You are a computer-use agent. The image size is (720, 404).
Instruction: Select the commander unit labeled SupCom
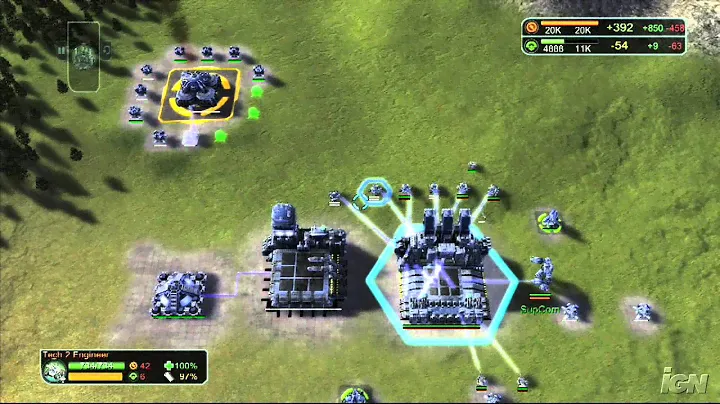point(543,275)
